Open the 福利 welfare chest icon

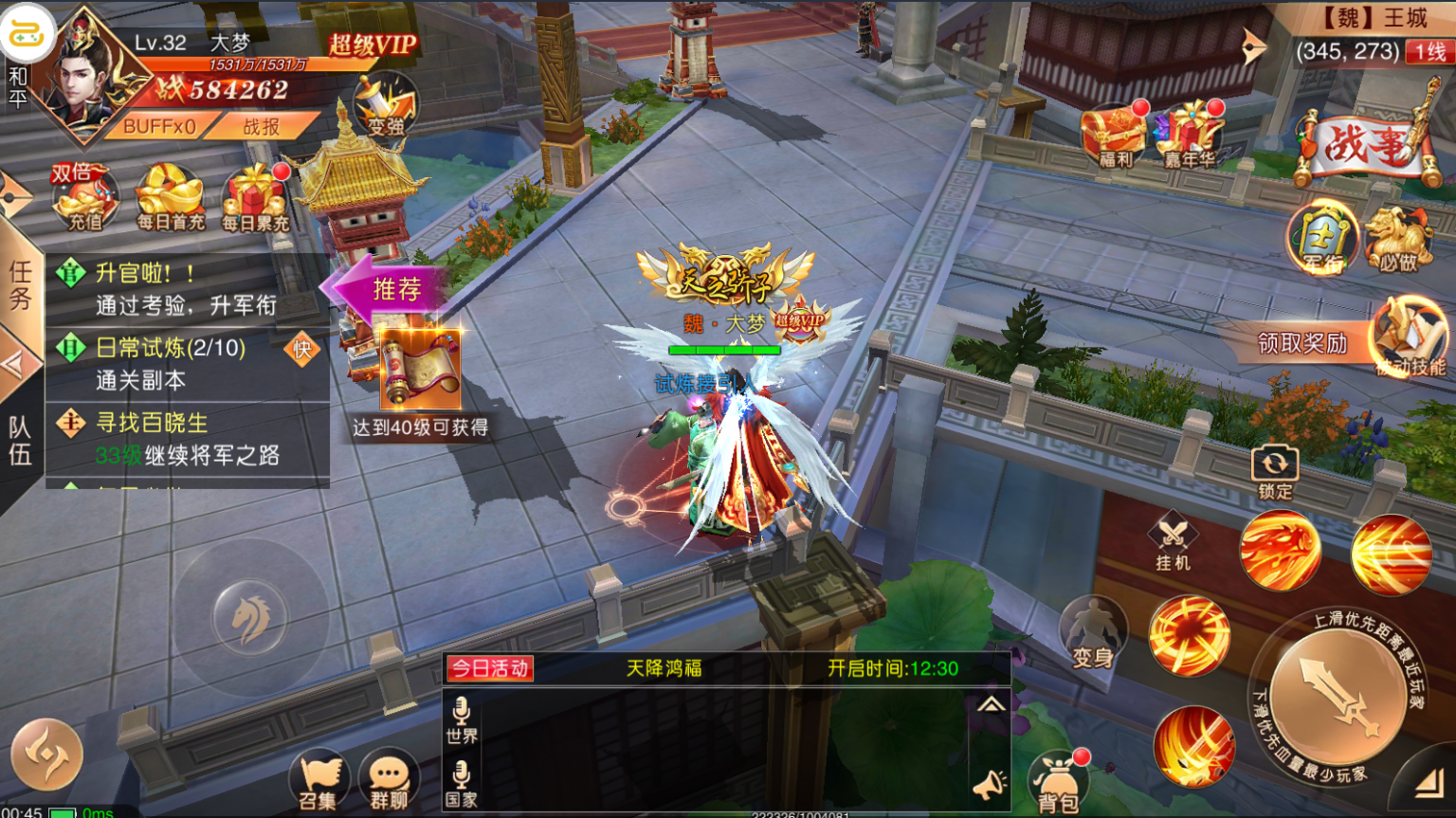pyautogui.click(x=1115, y=133)
